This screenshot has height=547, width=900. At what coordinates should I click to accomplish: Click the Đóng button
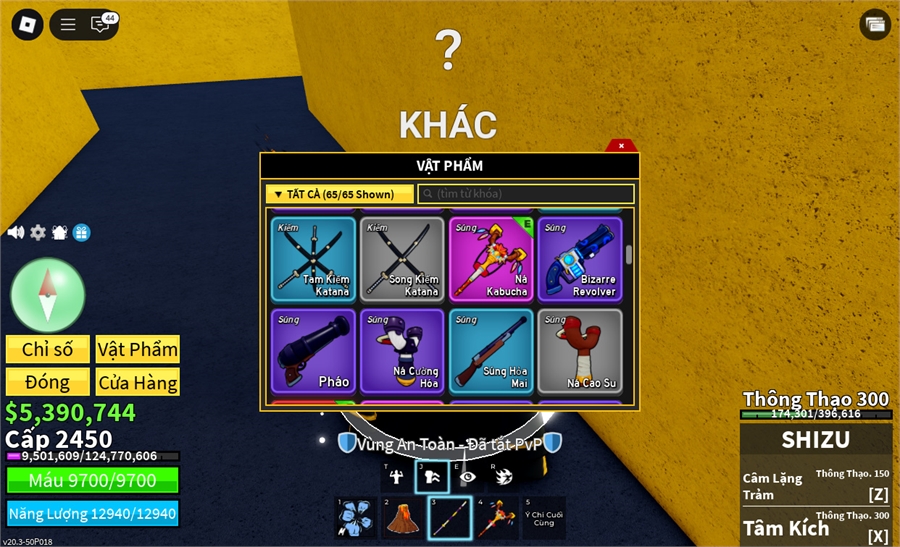[x=48, y=382]
